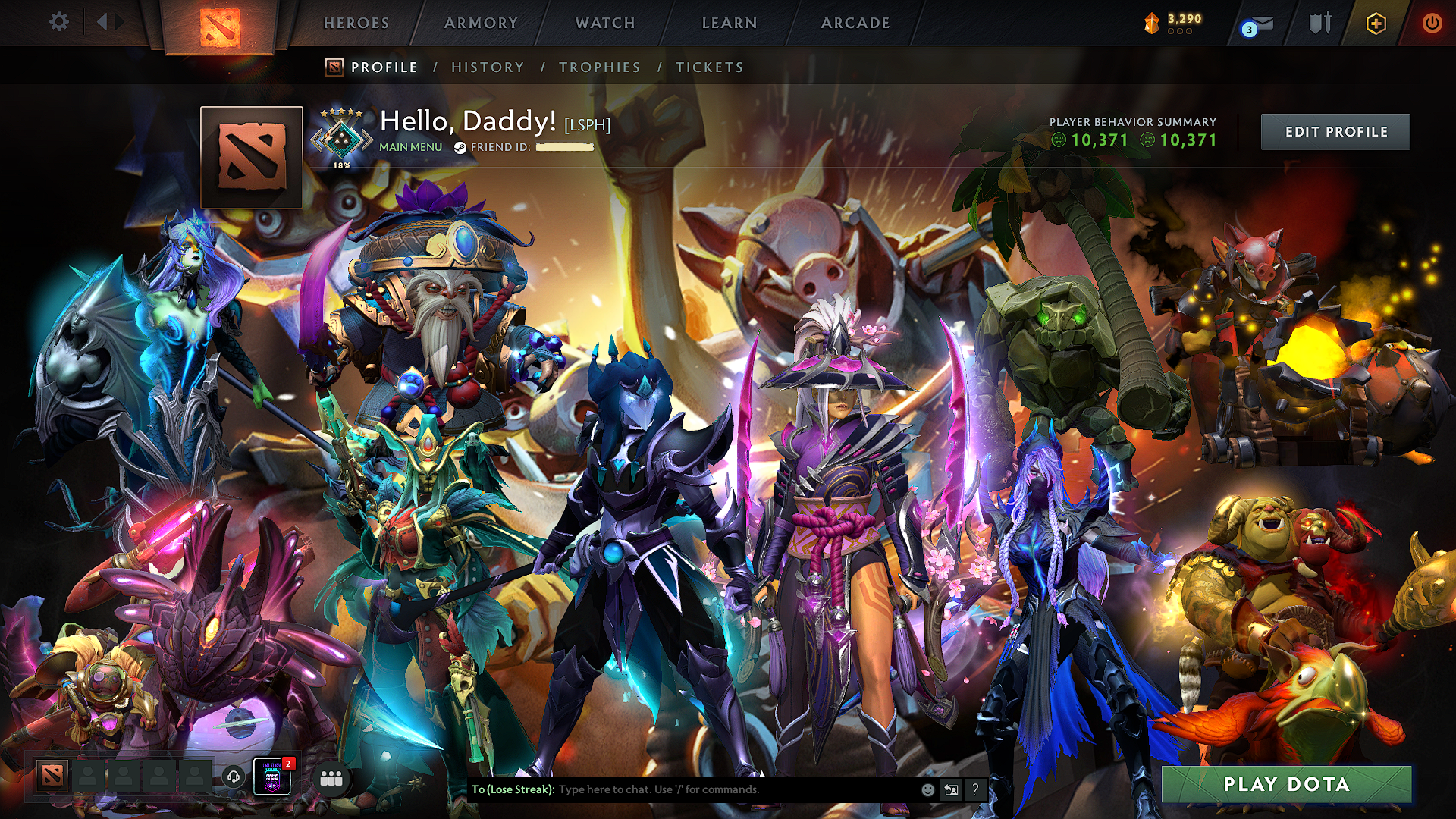Click the shield and sword Armory icon

(x=1319, y=23)
